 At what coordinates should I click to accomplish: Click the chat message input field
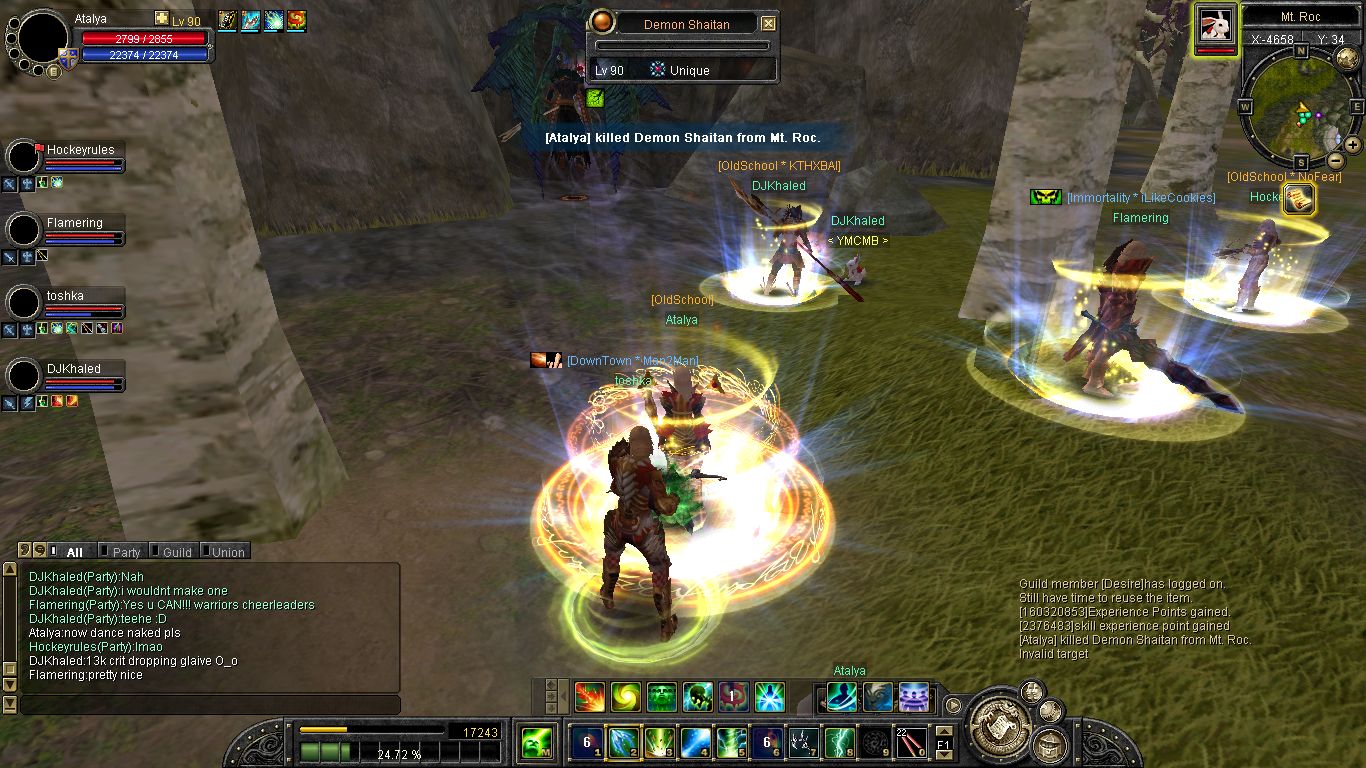tap(210, 705)
